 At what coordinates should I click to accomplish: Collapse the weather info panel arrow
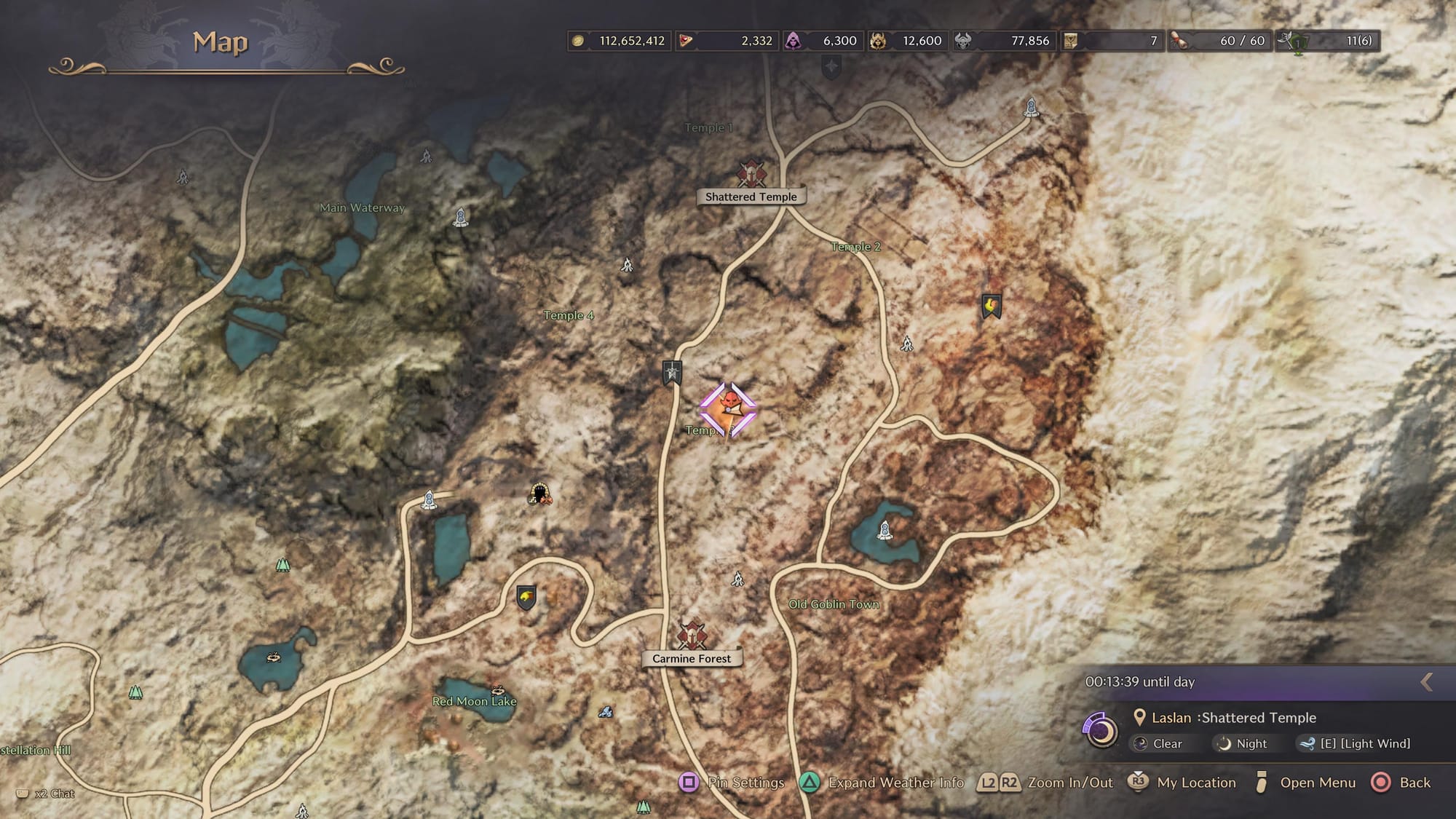tap(1427, 681)
